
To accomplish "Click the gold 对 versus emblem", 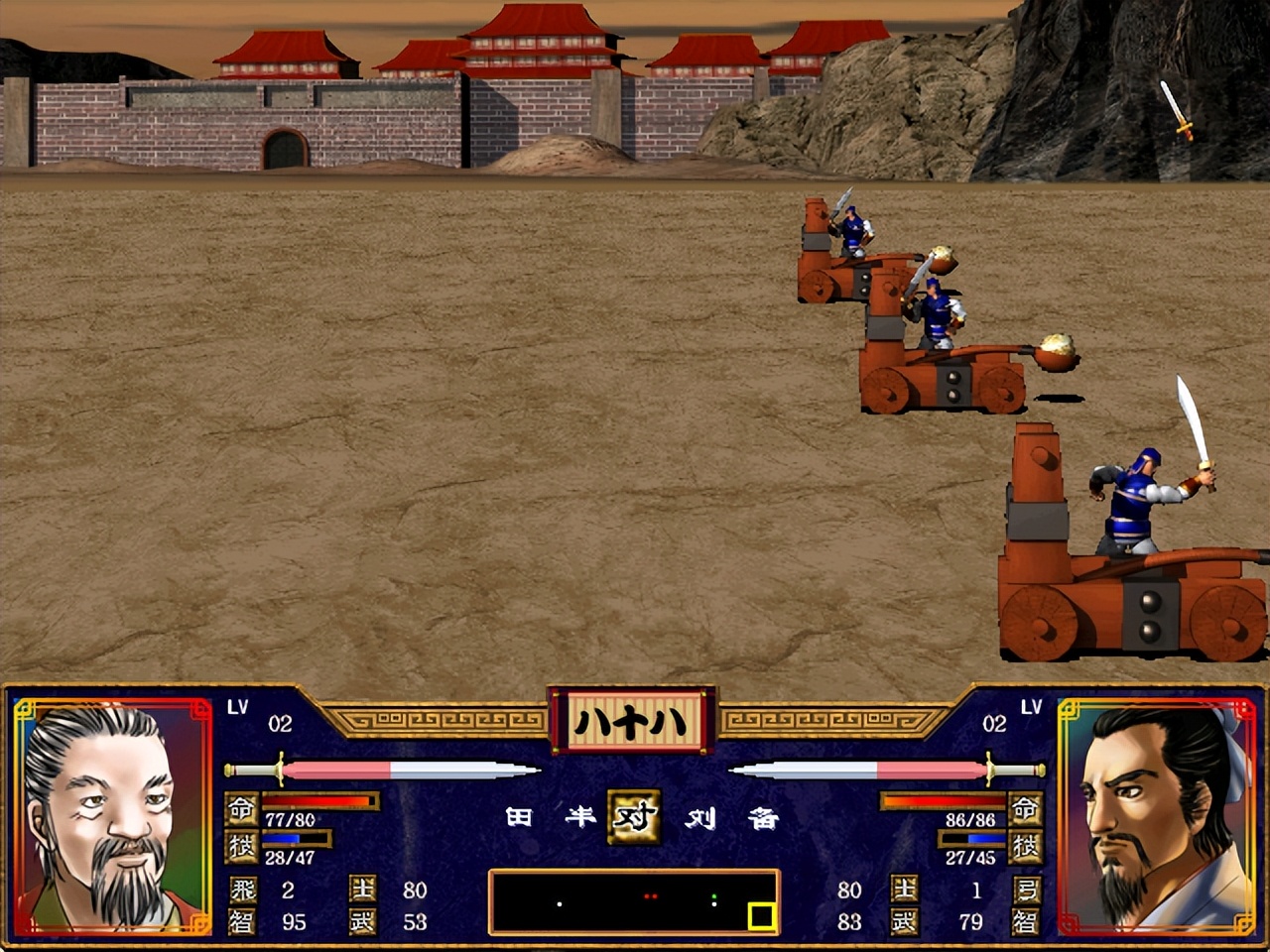I will coord(634,816).
